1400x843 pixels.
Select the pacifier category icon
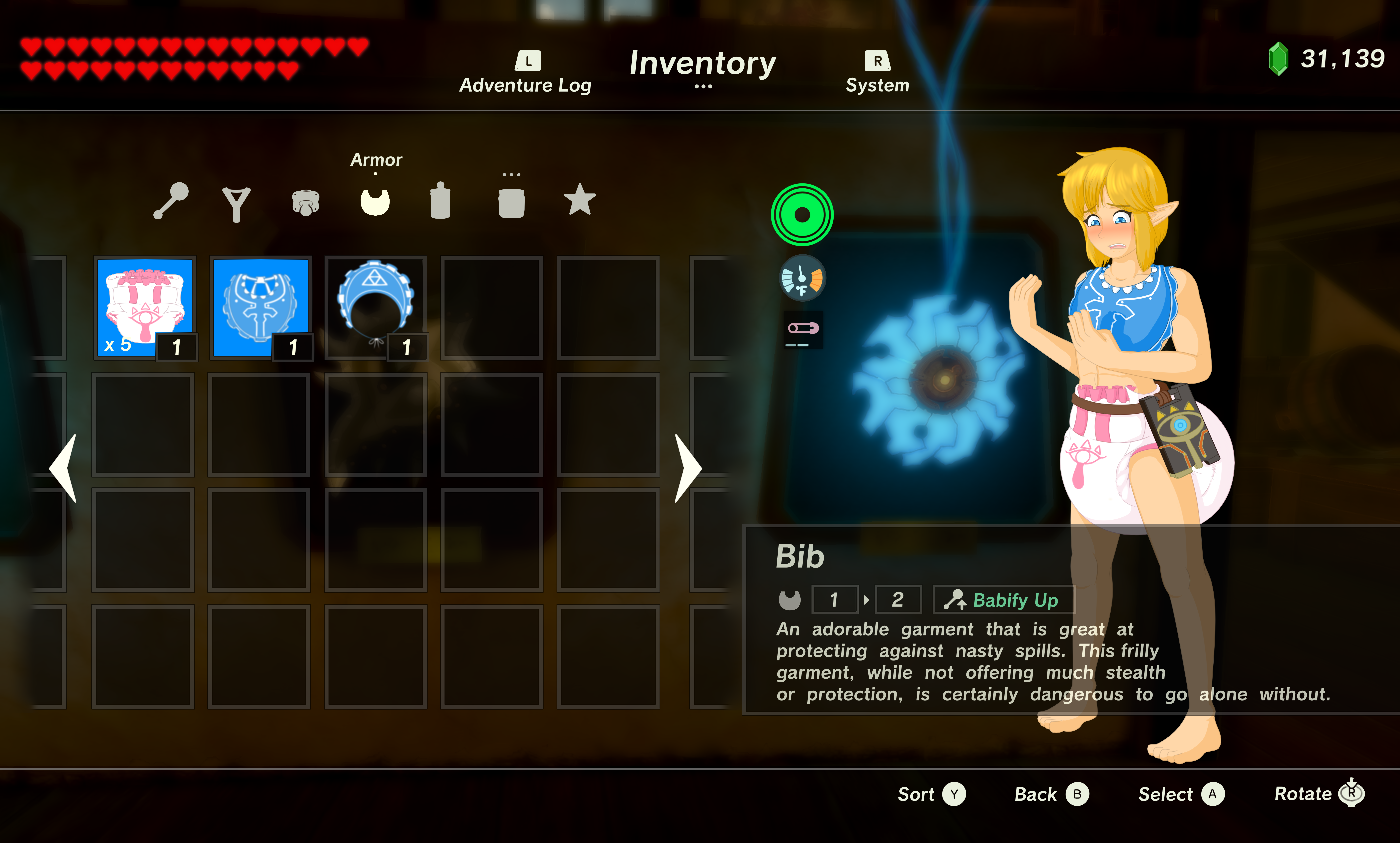pyautogui.click(x=306, y=203)
